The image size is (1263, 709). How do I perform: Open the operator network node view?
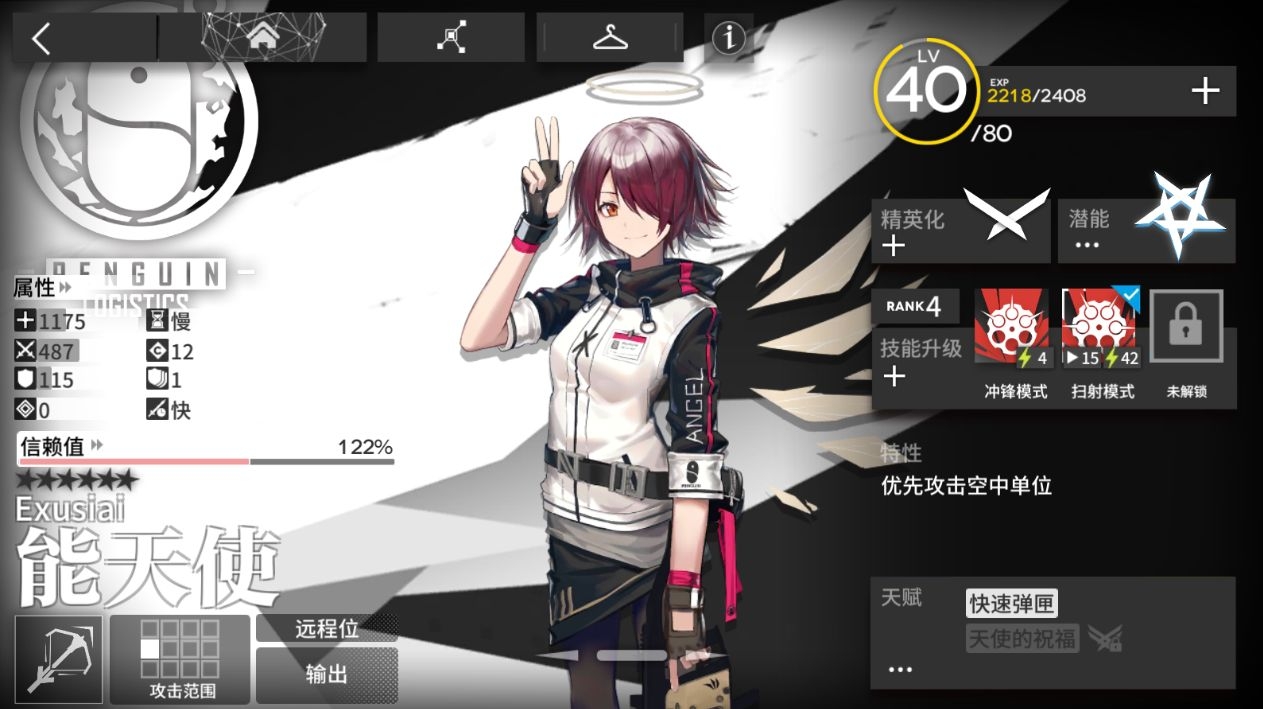click(450, 38)
